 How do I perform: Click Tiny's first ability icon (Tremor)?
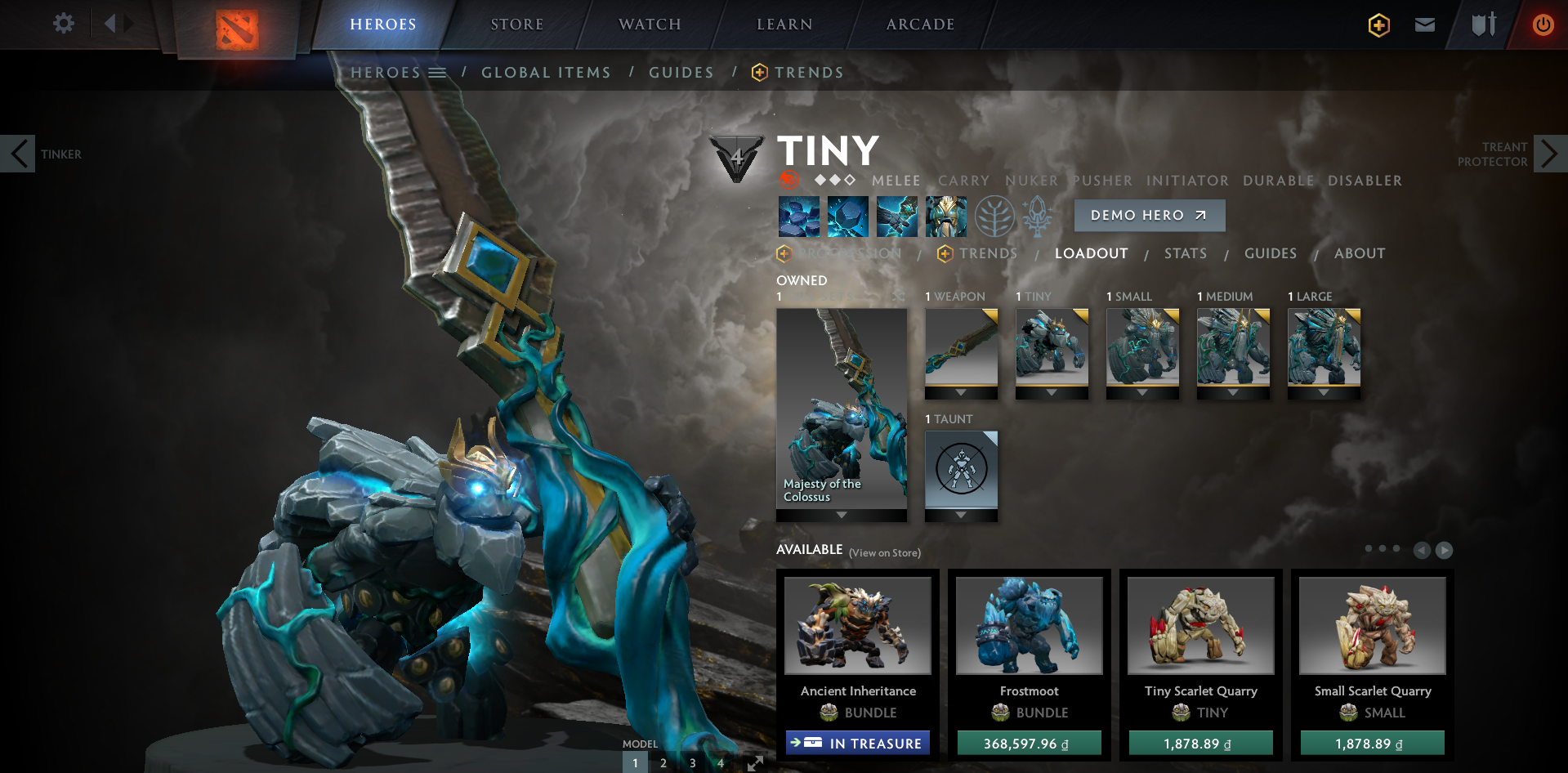click(x=799, y=216)
